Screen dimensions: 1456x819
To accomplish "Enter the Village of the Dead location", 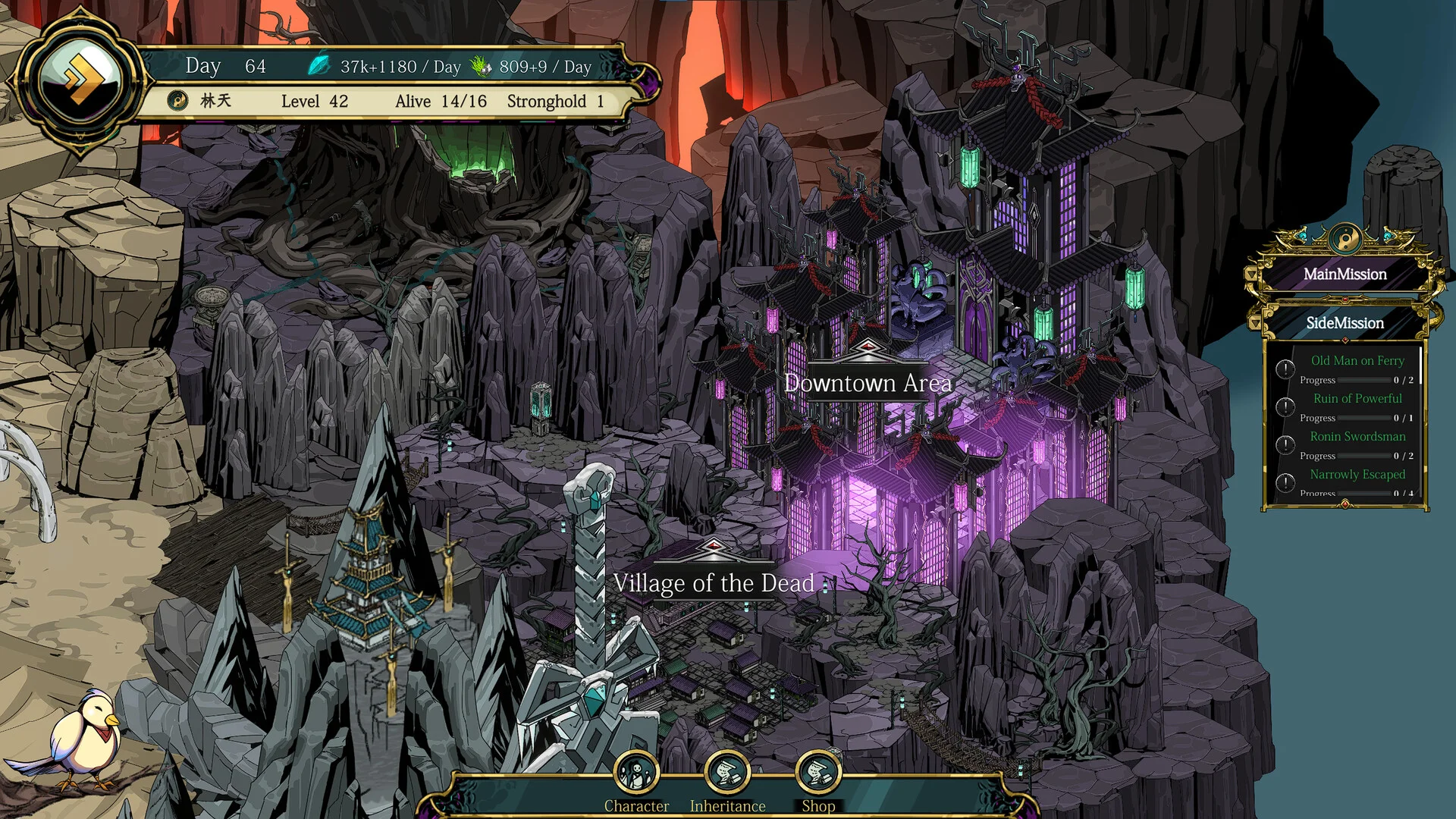I will tap(713, 582).
